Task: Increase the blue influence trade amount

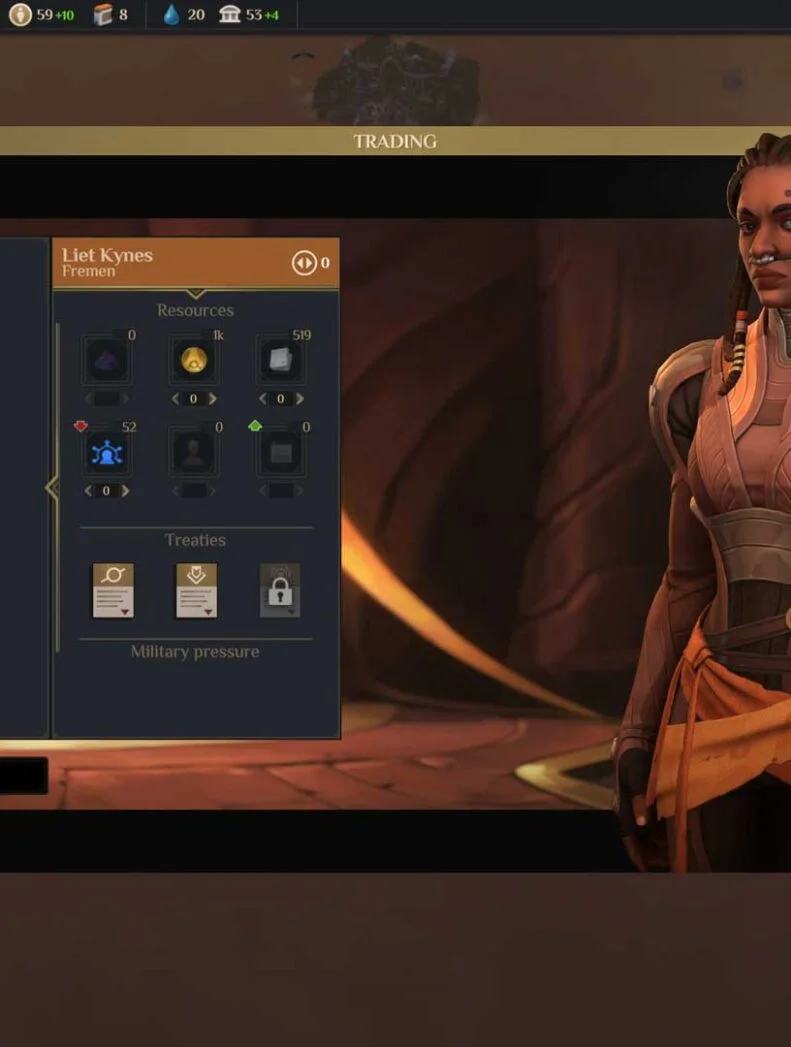Action: tap(125, 491)
